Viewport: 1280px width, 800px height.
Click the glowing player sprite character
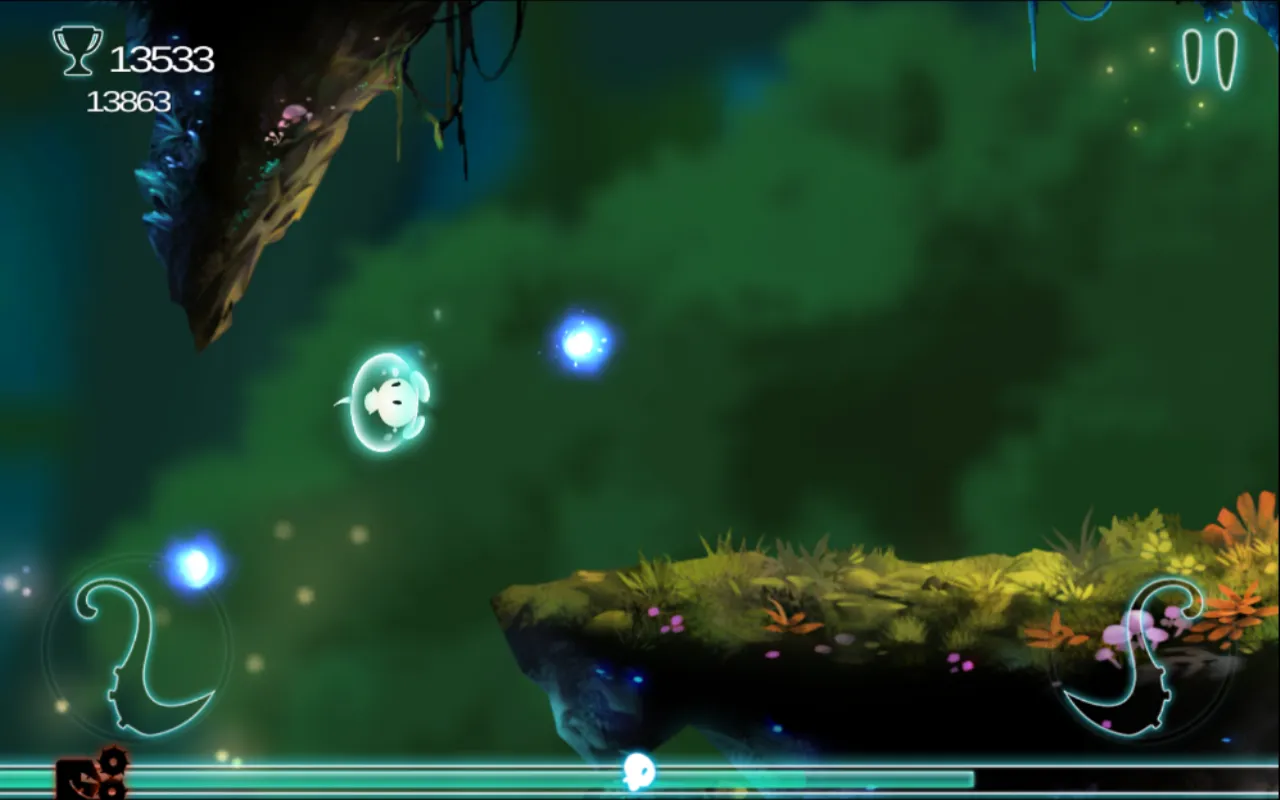click(390, 400)
